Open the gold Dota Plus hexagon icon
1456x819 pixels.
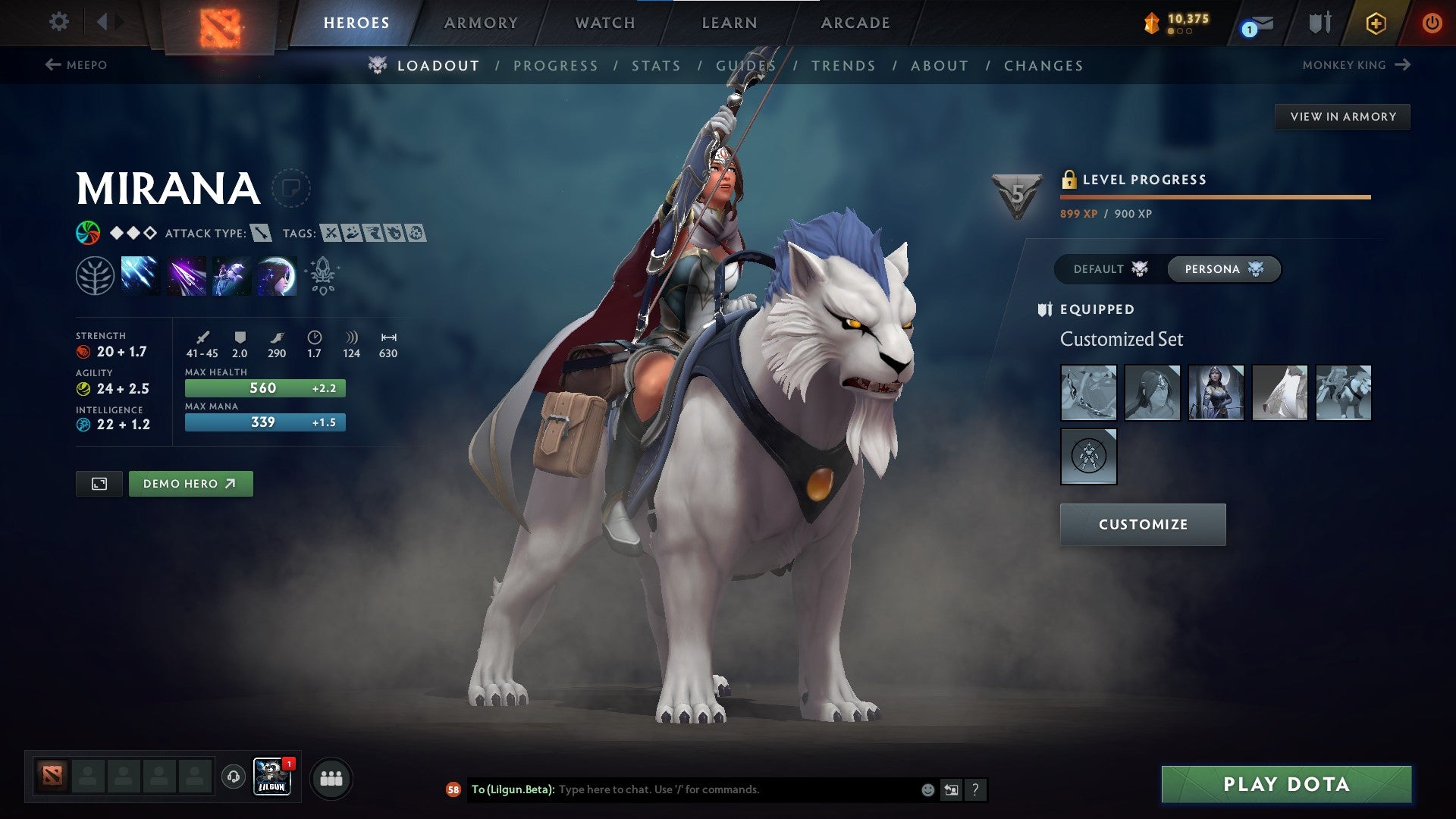coord(1377,22)
